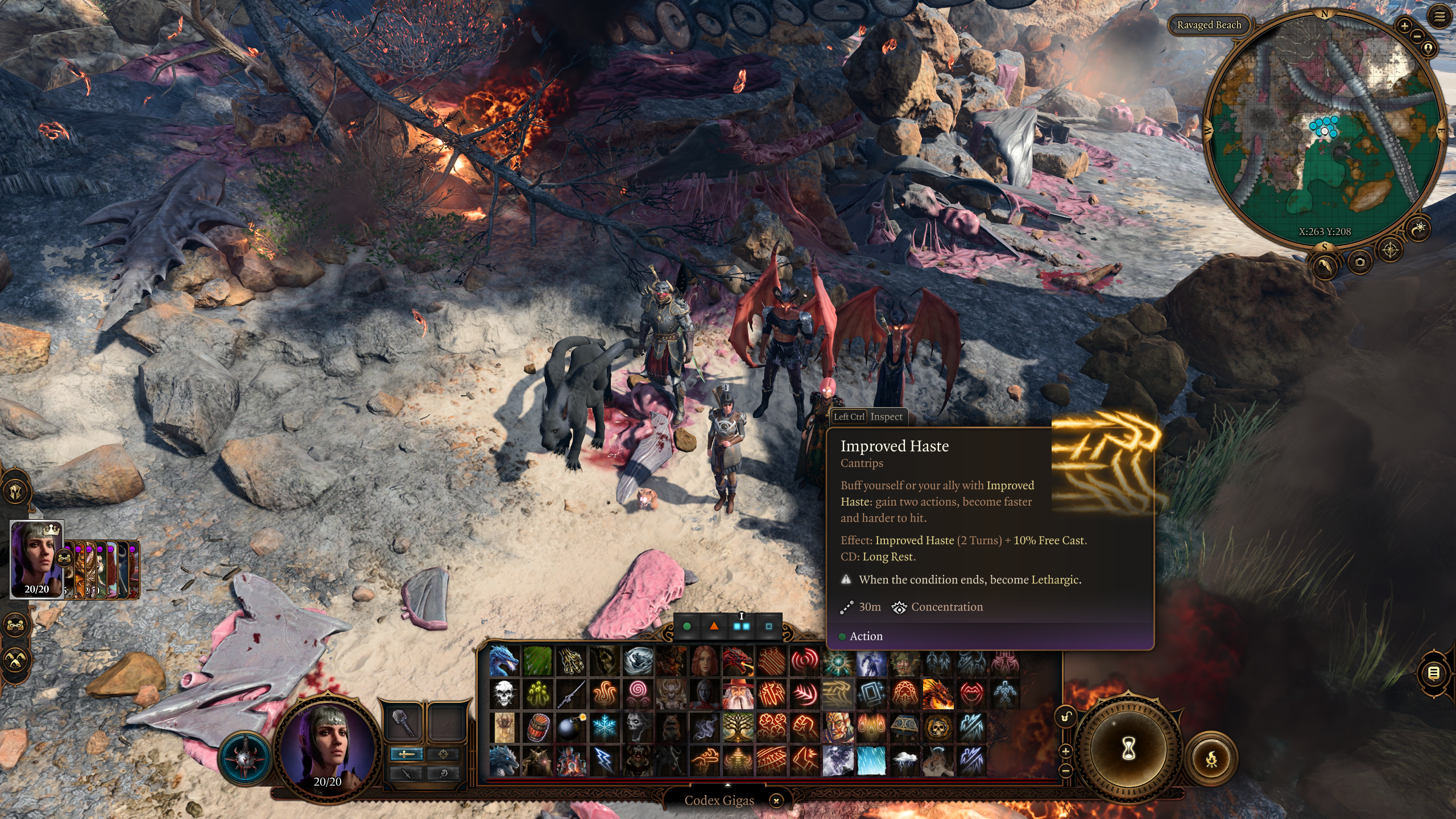1456x819 pixels.
Task: Toggle the hotbar lock button
Action: pyautogui.click(x=1066, y=716)
